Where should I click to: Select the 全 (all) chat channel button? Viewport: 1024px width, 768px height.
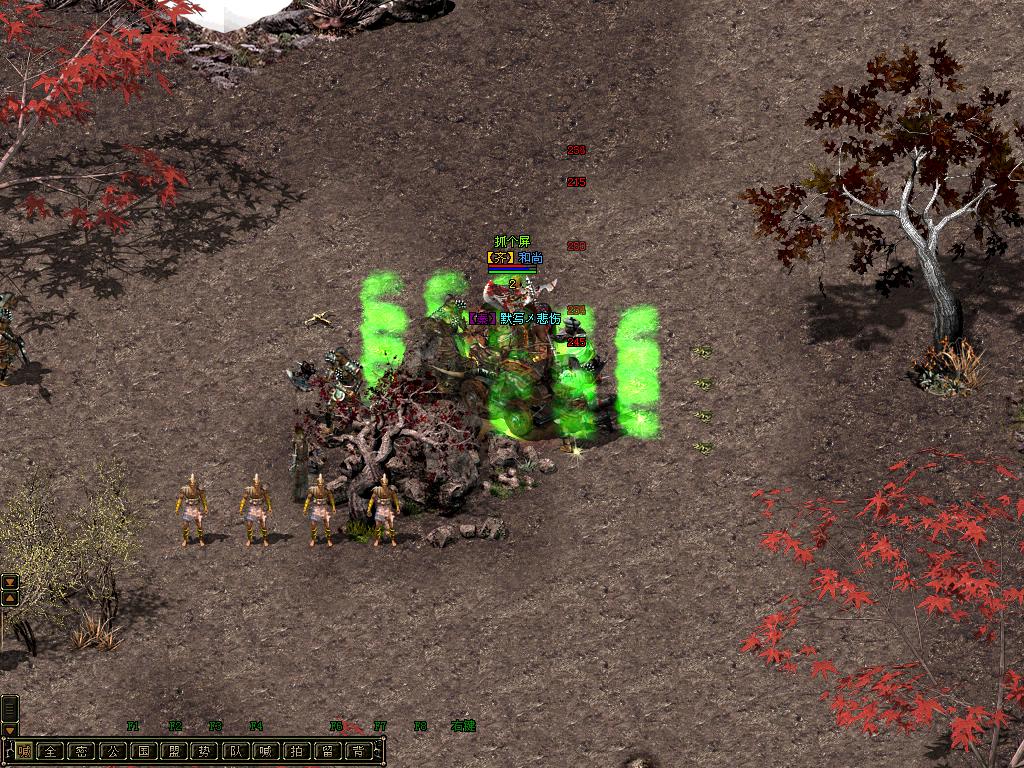[51, 751]
